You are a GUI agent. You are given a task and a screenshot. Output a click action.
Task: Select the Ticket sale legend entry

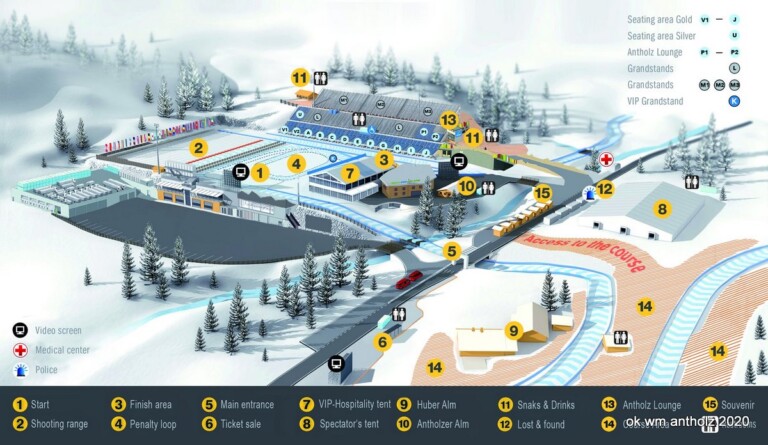click(238, 424)
